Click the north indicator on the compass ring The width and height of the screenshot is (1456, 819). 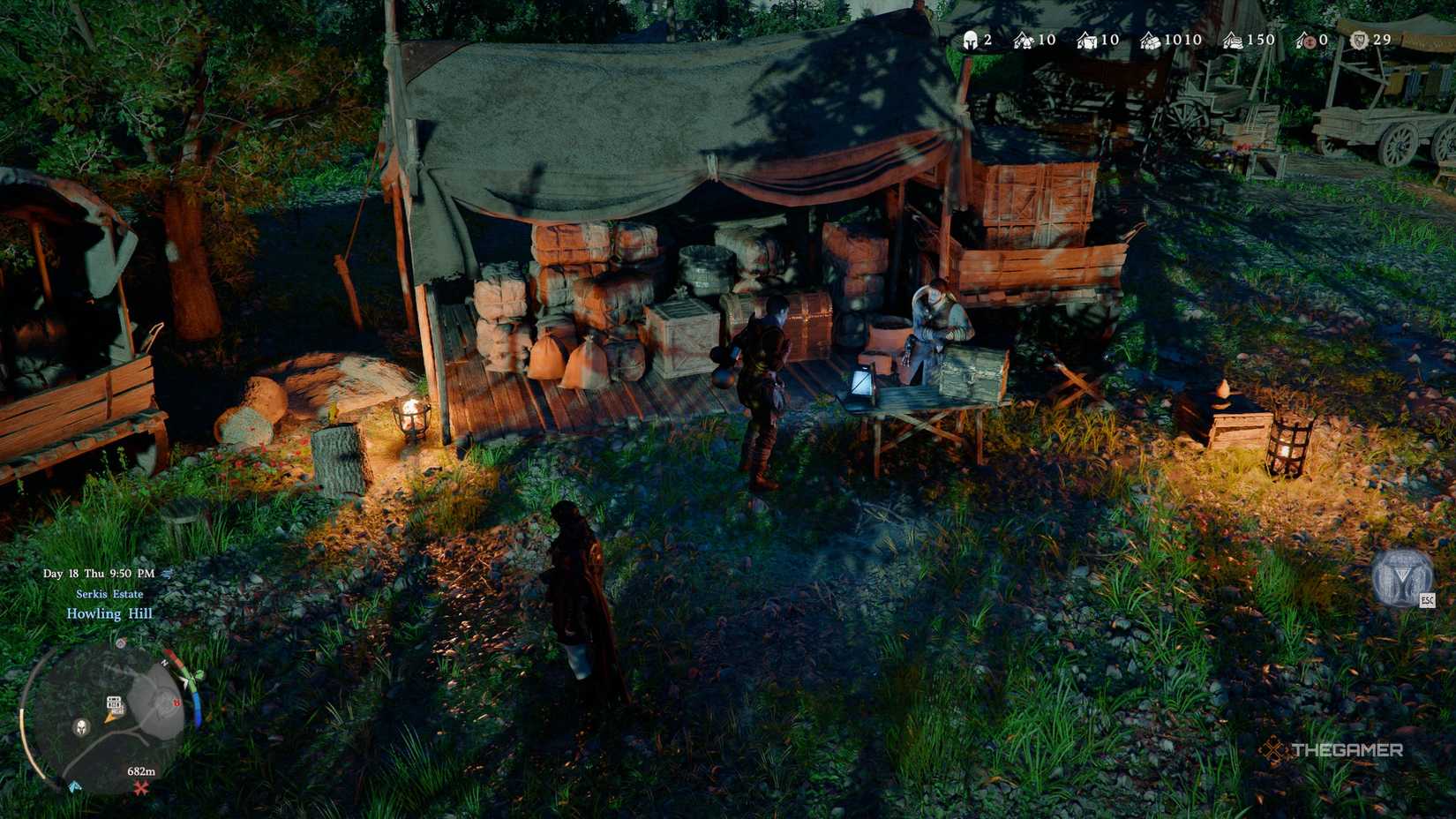point(165,663)
